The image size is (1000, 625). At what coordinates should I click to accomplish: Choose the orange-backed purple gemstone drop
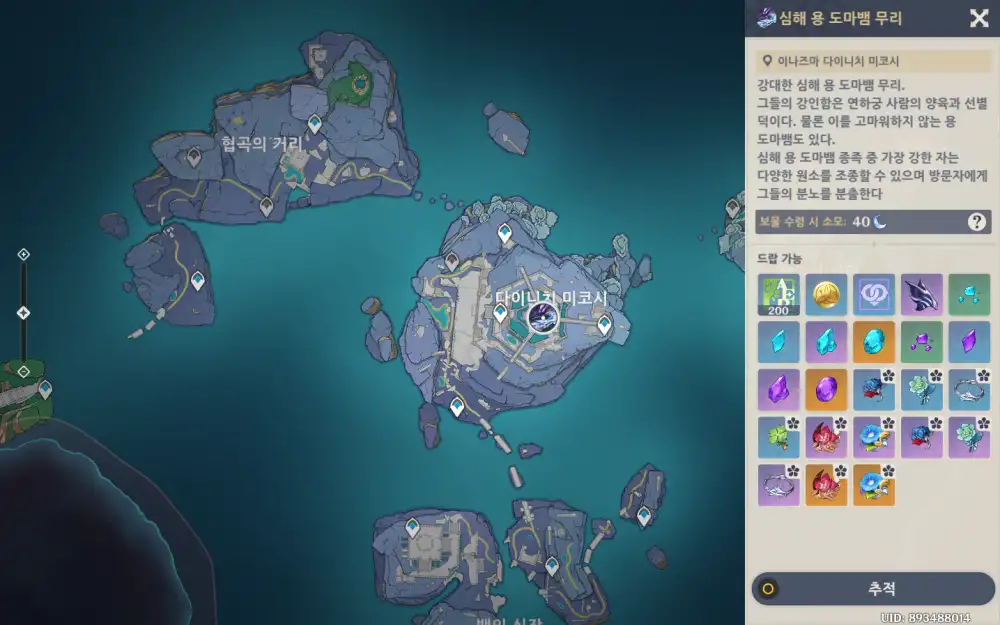(825, 389)
